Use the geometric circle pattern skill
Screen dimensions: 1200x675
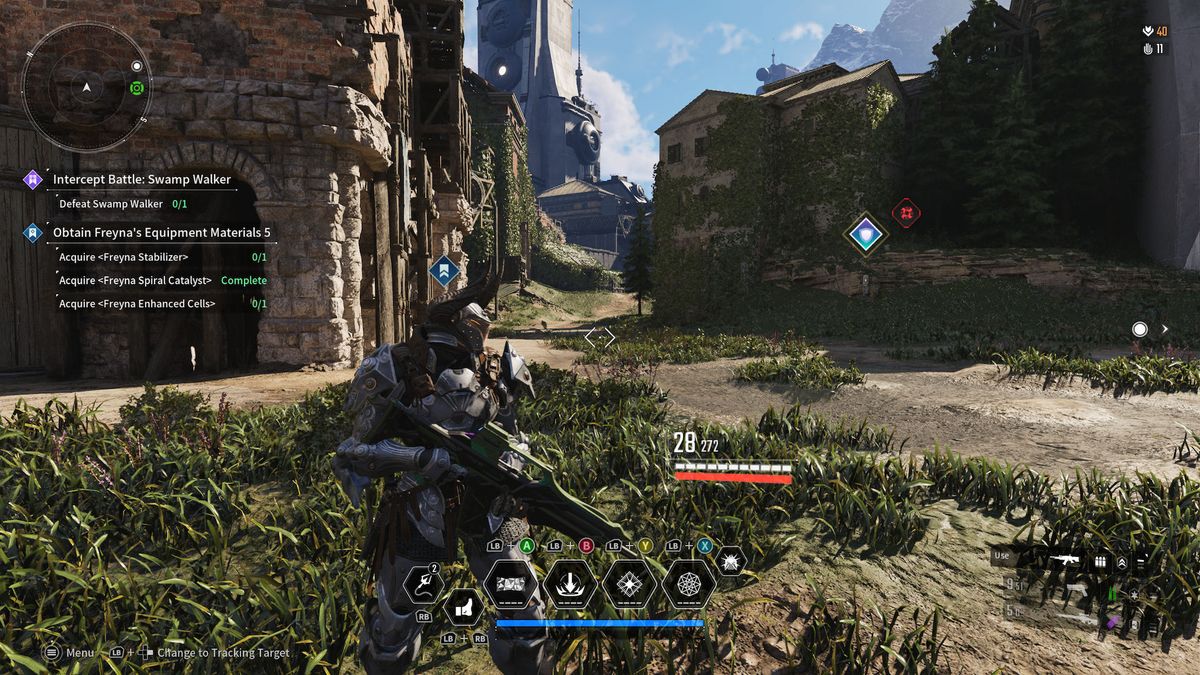click(x=689, y=584)
